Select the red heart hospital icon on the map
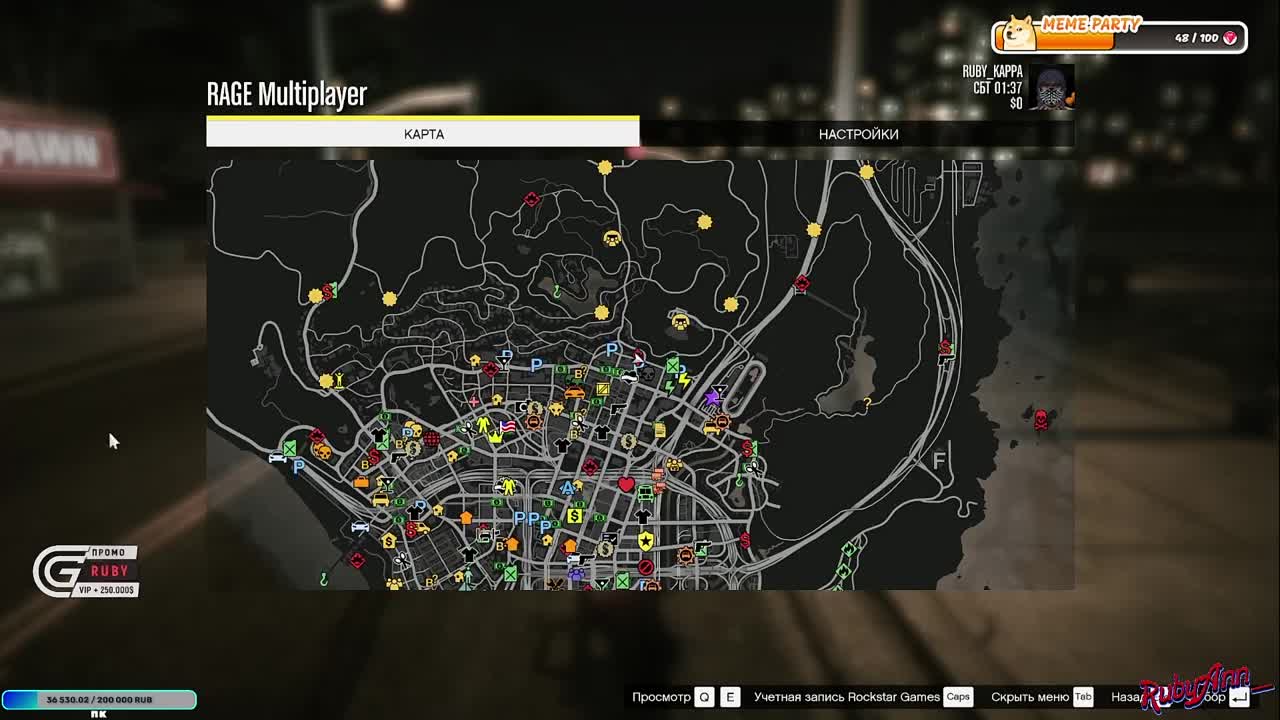 [x=625, y=484]
